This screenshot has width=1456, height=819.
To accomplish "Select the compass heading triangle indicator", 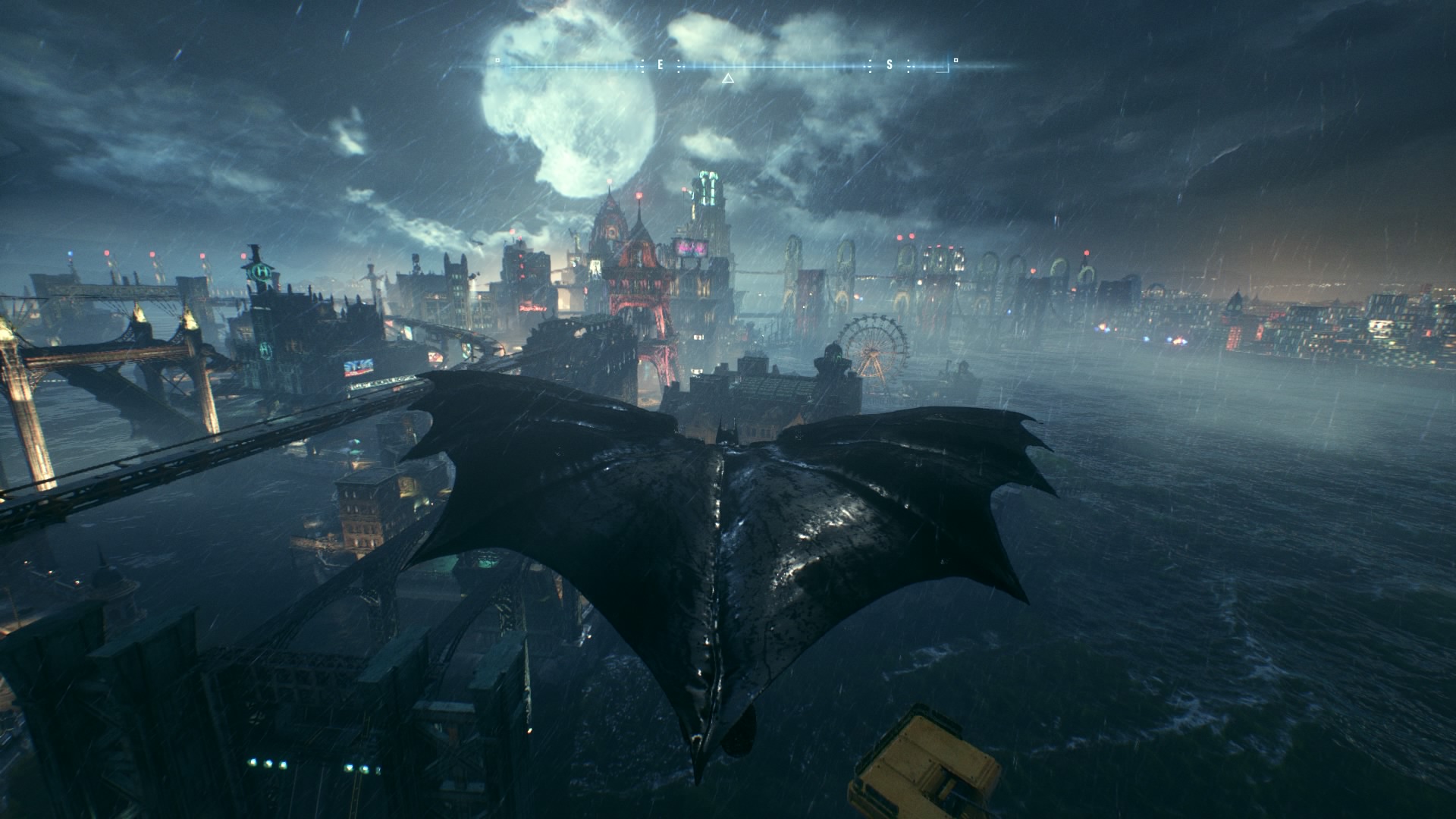I will pyautogui.click(x=727, y=77).
